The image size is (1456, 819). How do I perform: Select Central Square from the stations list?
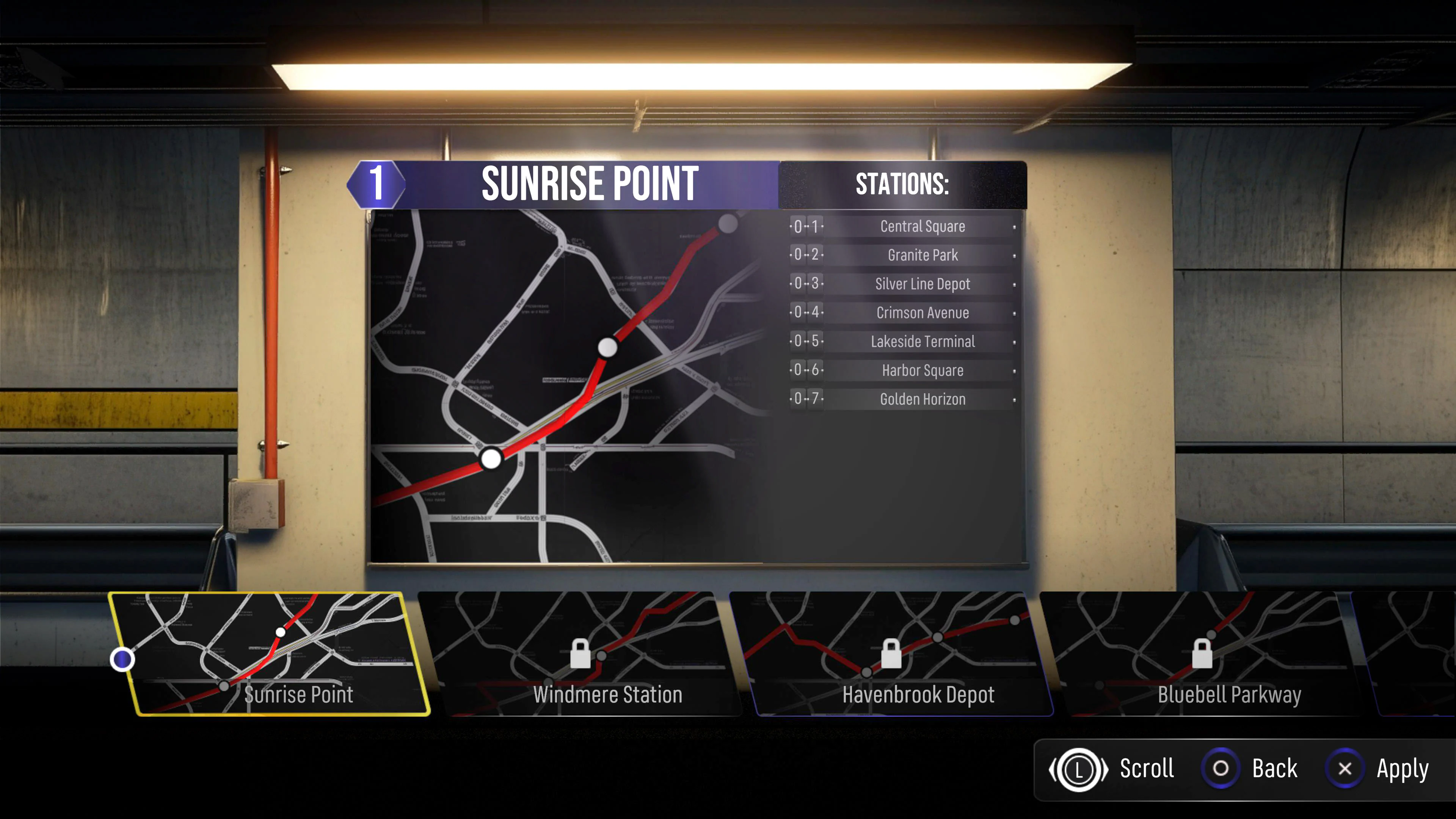923,226
